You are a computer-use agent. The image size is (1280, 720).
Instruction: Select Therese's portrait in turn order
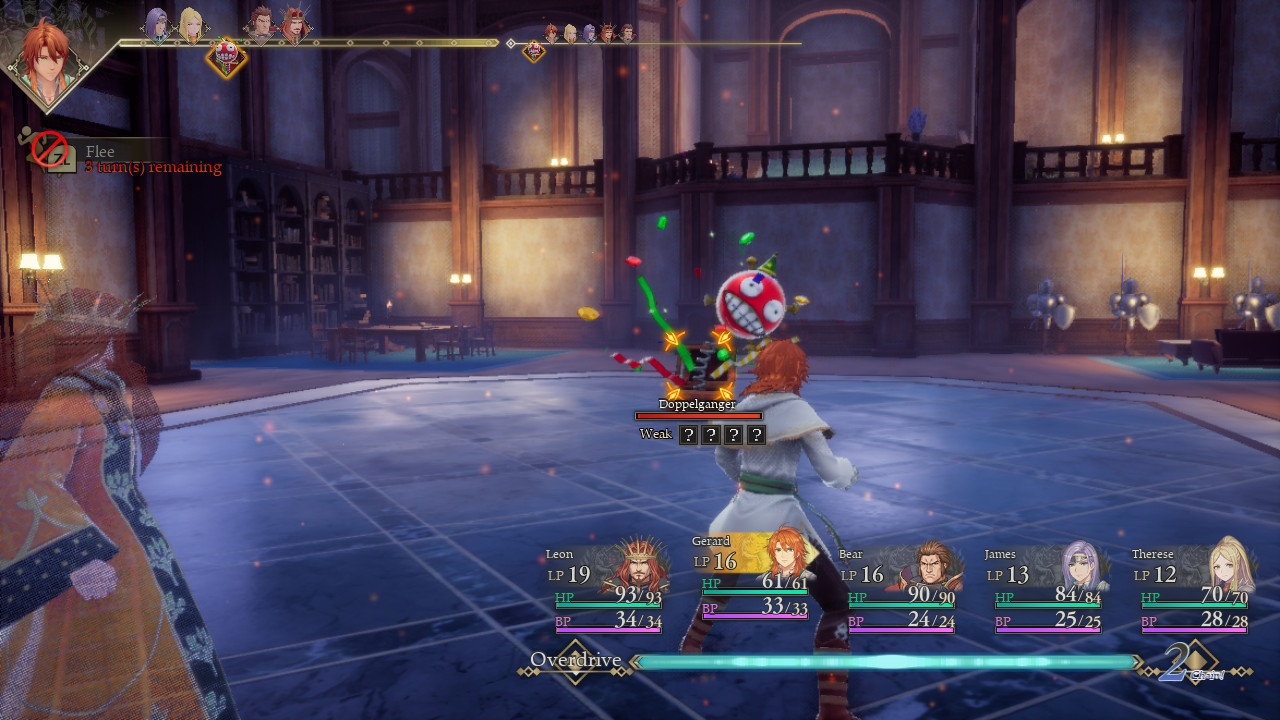[x=190, y=24]
